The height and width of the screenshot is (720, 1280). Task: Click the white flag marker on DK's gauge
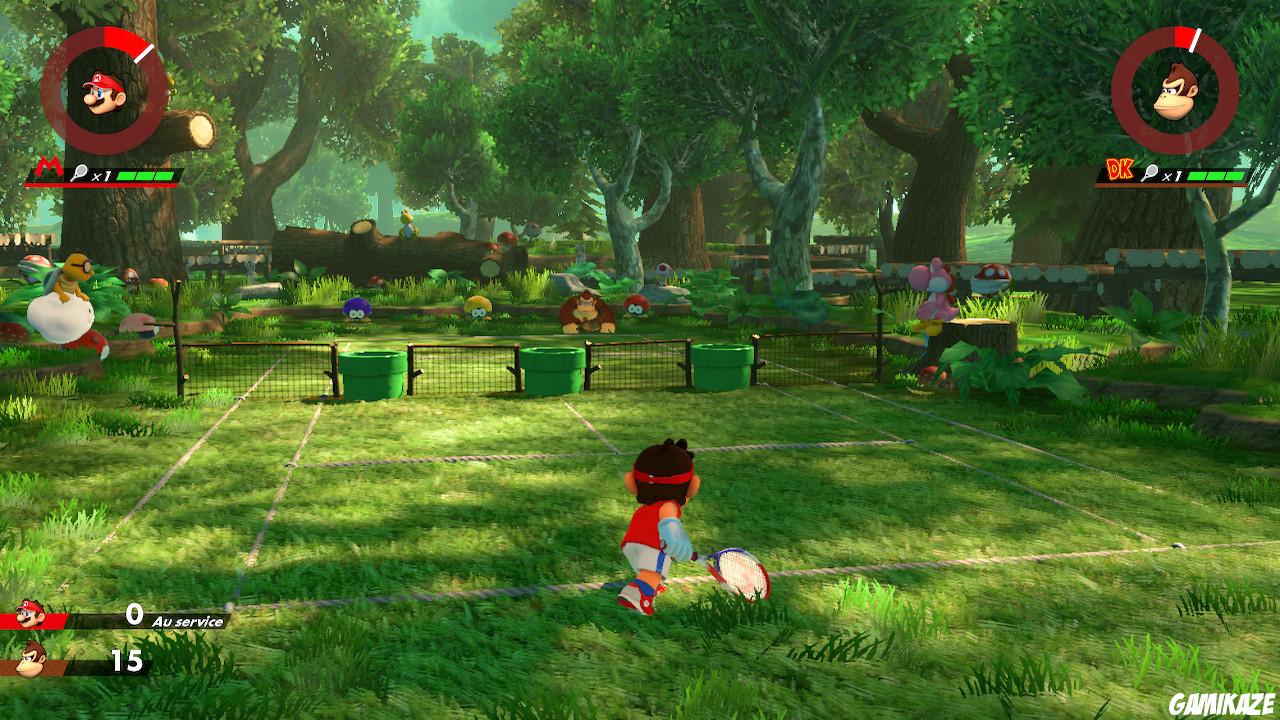[1197, 40]
